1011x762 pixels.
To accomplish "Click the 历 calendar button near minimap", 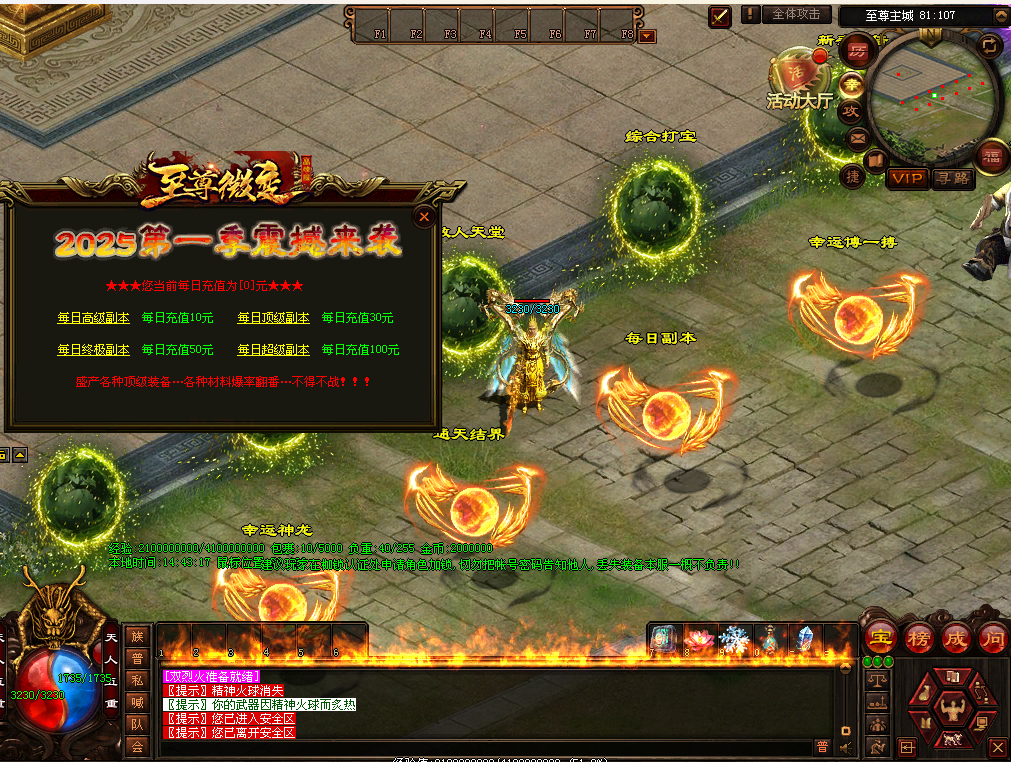I will click(x=858, y=50).
